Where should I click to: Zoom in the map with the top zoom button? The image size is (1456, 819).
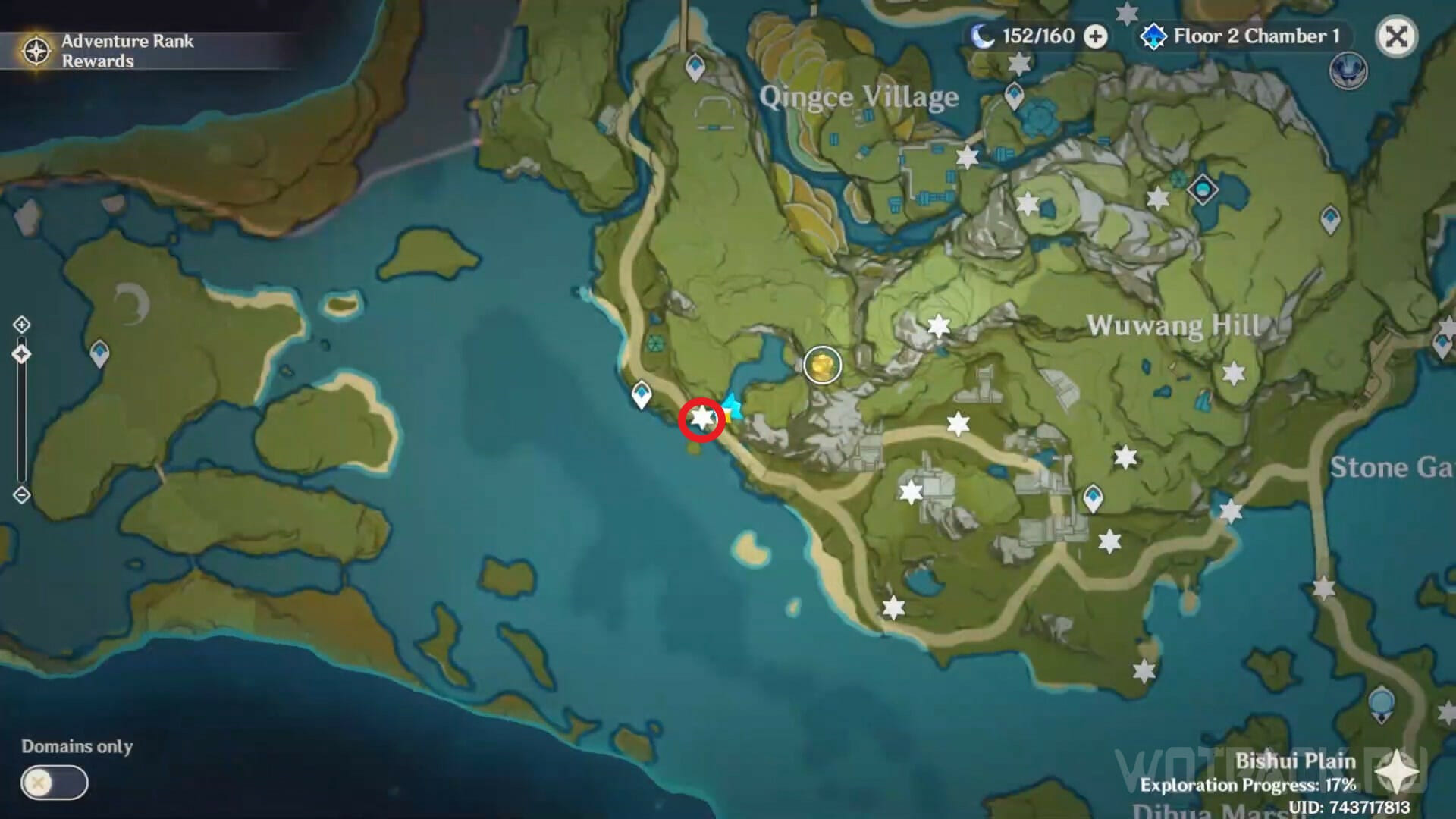tap(21, 325)
